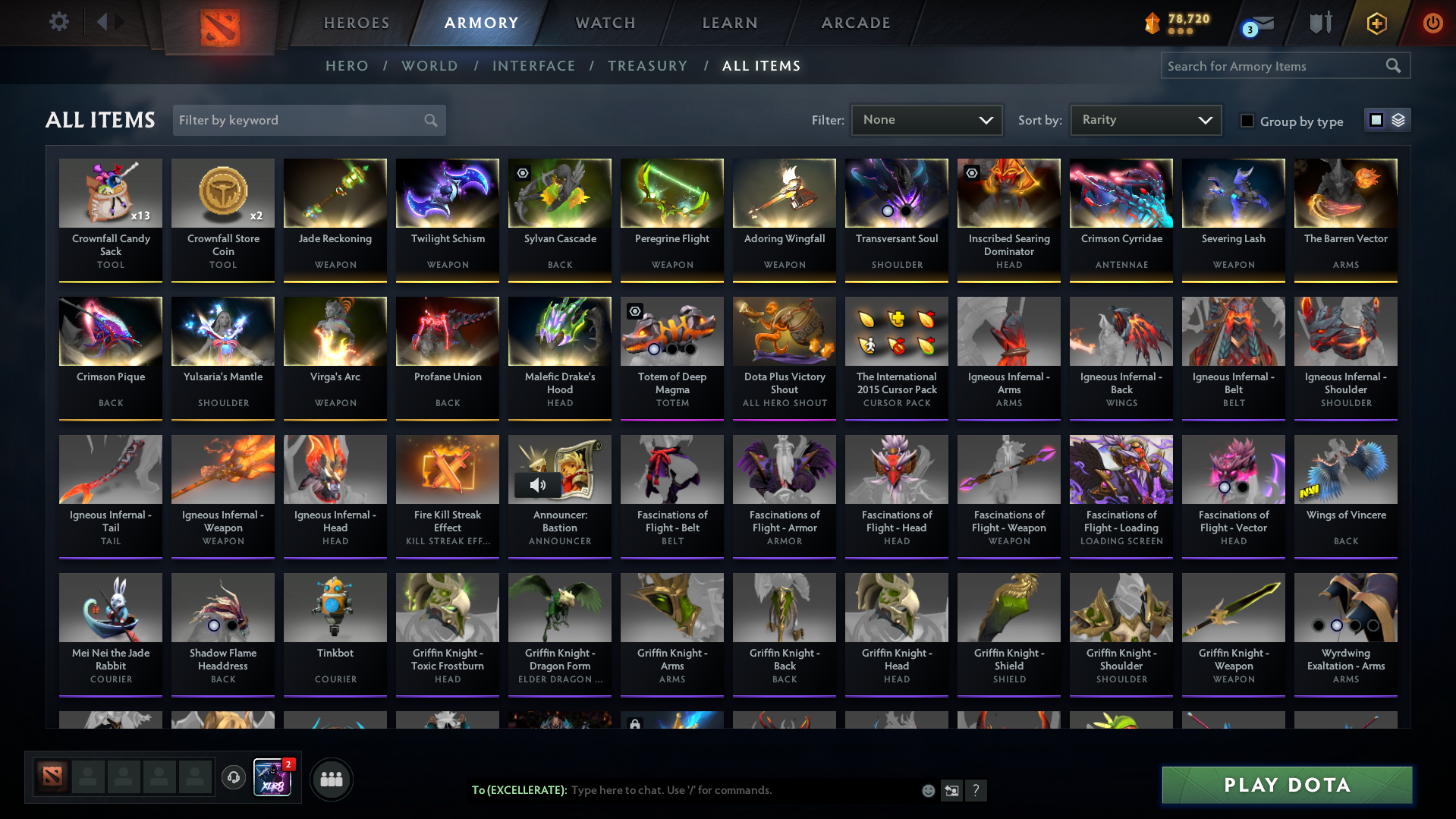Open the Filter dropdown set to None

[926, 119]
